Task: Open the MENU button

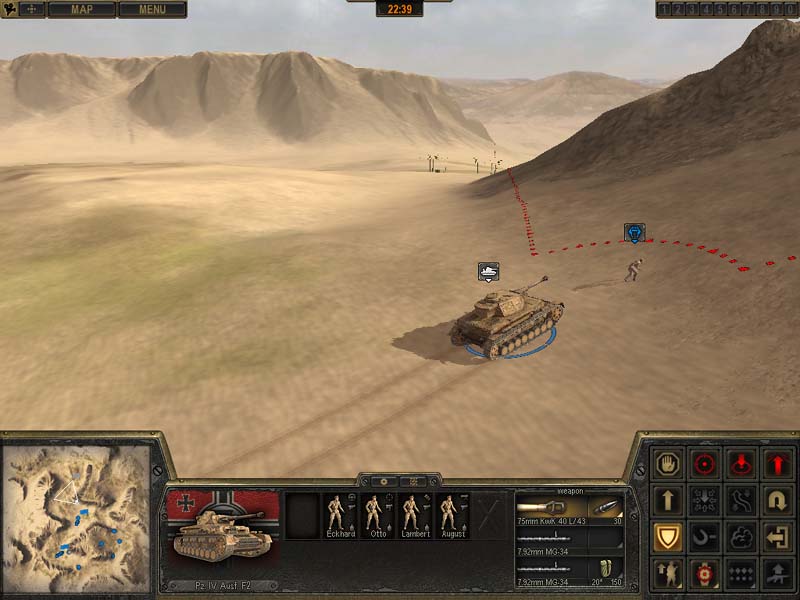Action: [x=152, y=10]
